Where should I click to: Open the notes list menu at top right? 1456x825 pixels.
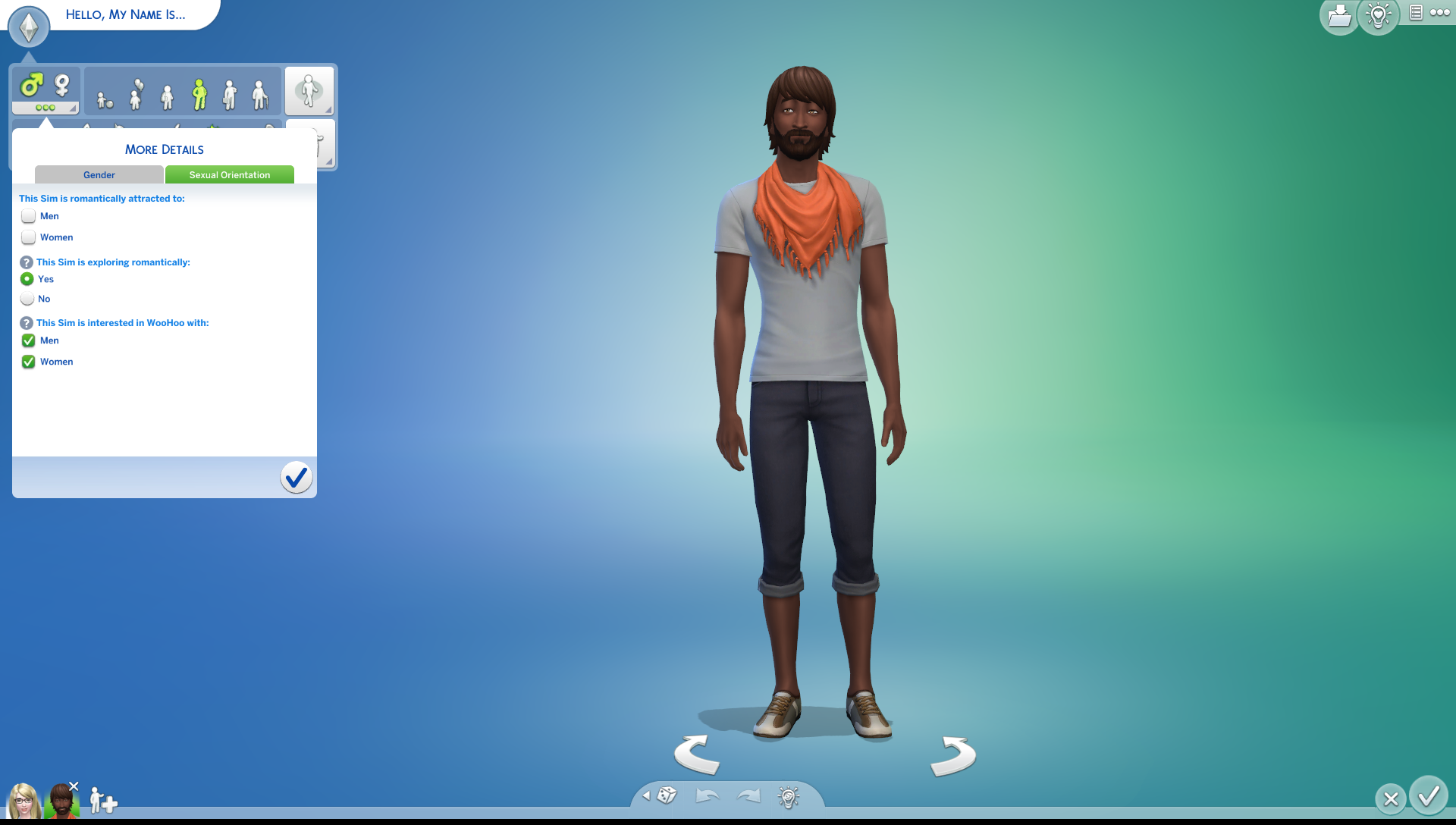point(1415,14)
